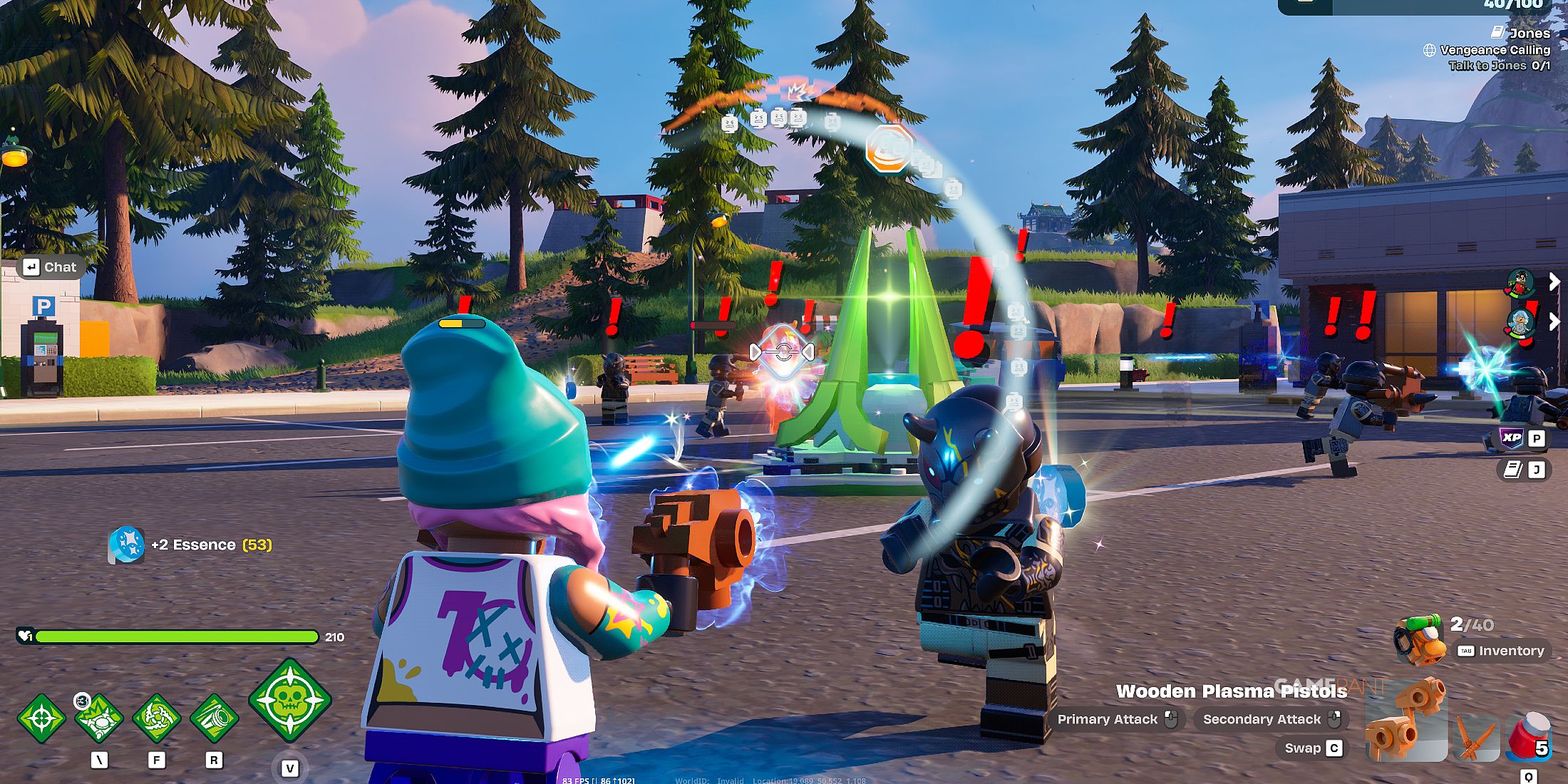Image resolution: width=1568 pixels, height=784 pixels.
Task: Click the Swap action button
Action: (x=1311, y=748)
